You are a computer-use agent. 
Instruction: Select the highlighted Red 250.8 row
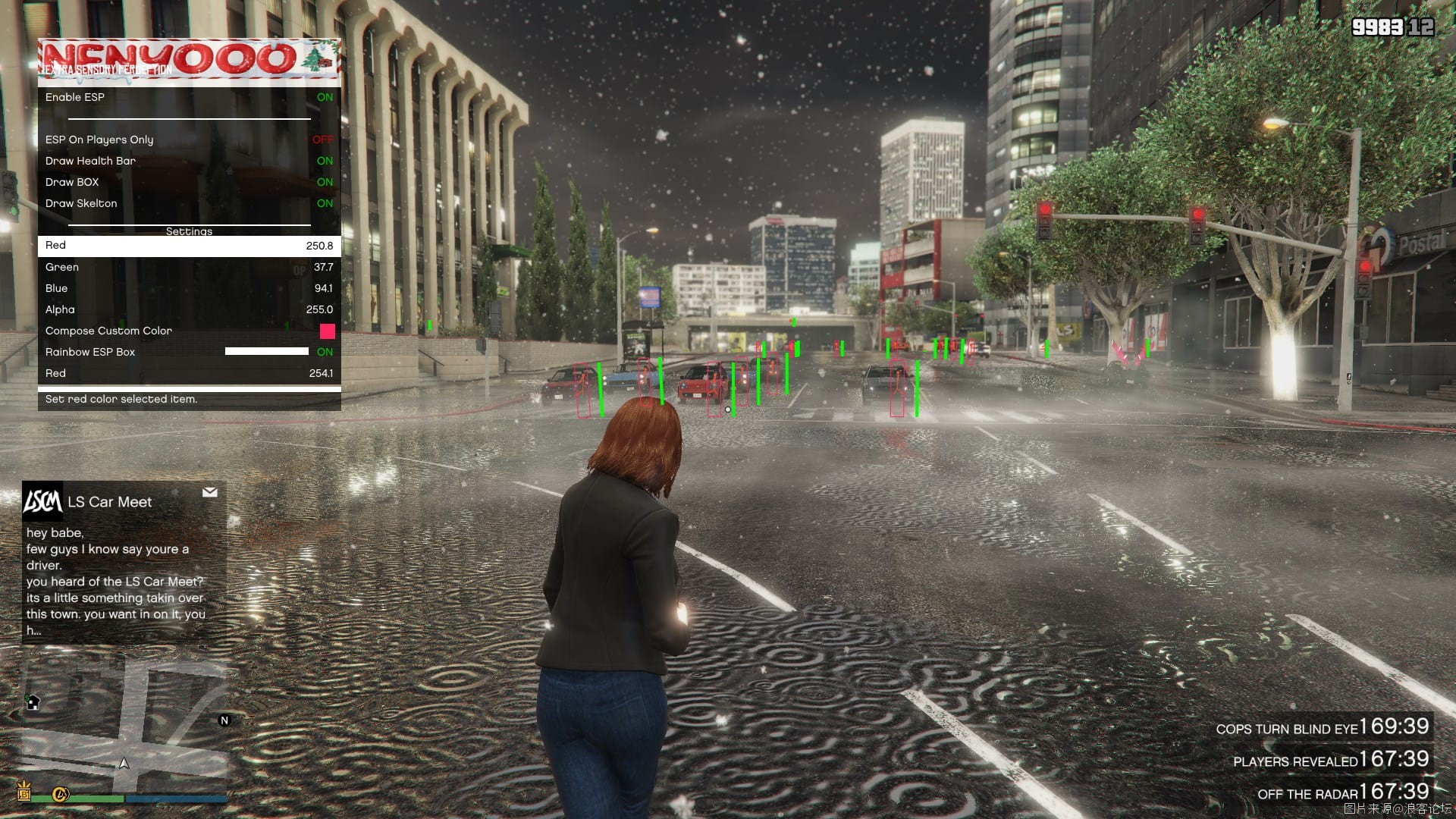click(189, 246)
